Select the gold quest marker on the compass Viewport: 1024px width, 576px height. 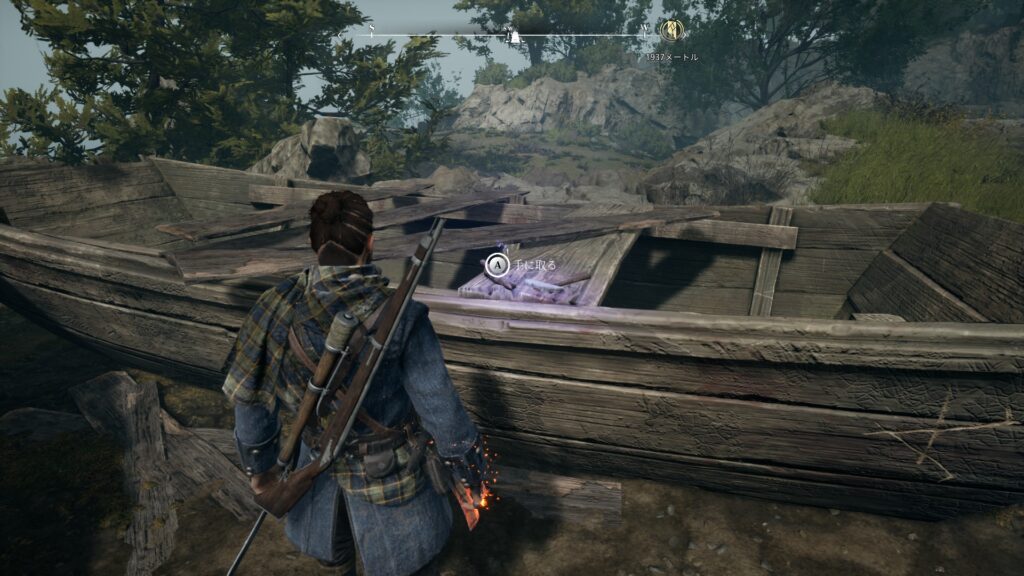pyautogui.click(x=670, y=31)
